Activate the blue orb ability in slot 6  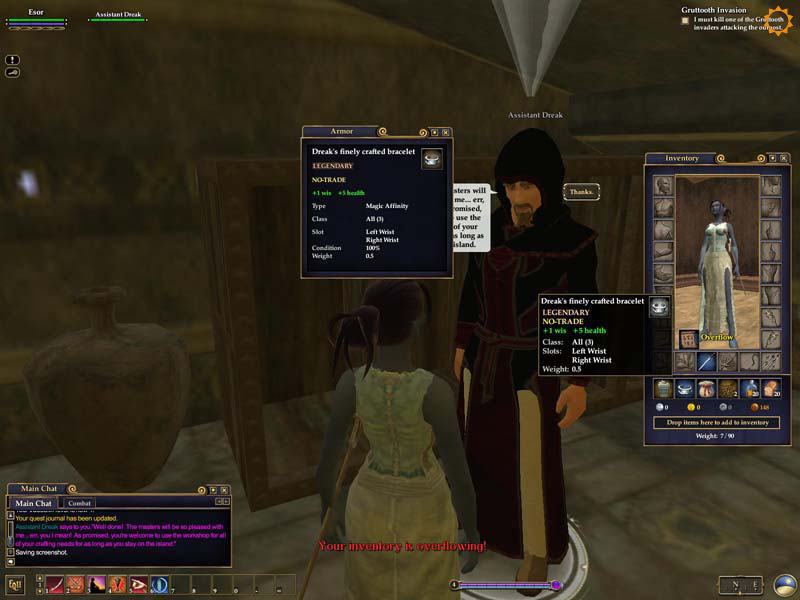coord(160,584)
